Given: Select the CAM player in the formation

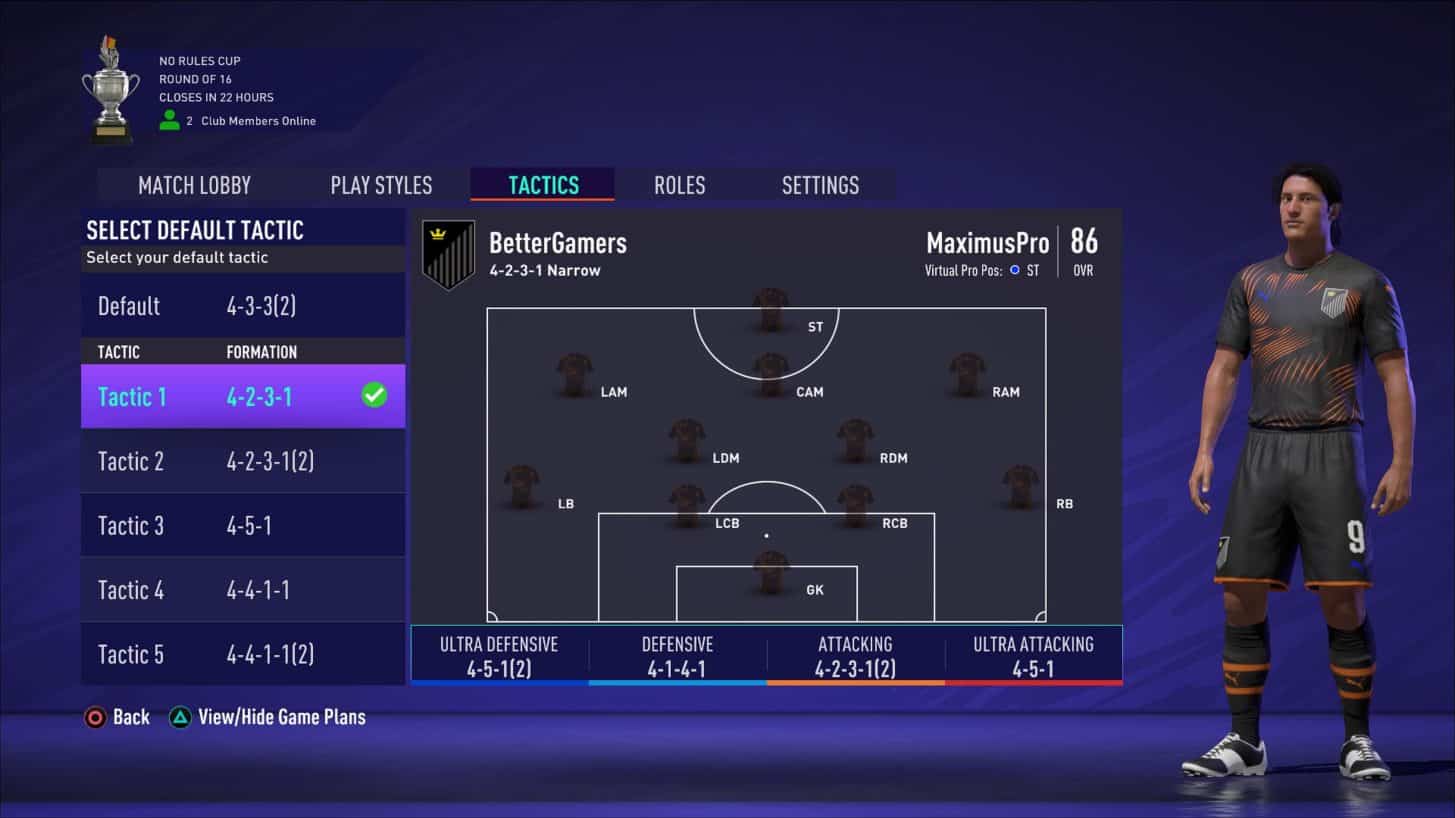Looking at the screenshot, I should (x=768, y=373).
